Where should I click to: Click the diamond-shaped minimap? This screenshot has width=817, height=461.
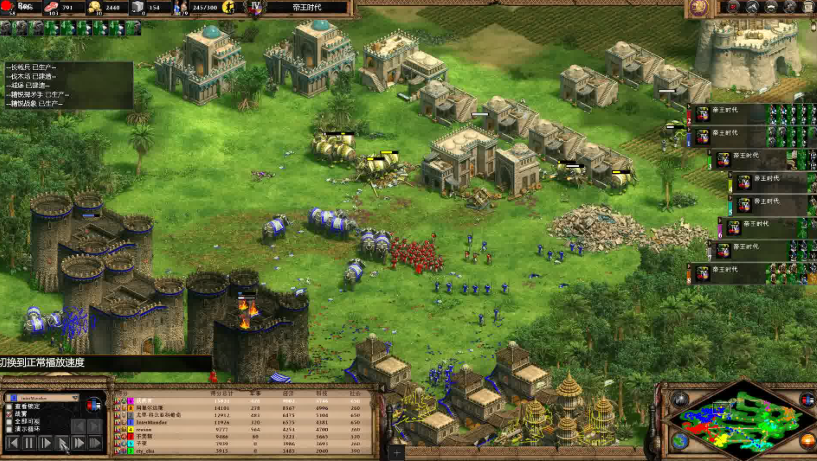pyautogui.click(x=745, y=424)
